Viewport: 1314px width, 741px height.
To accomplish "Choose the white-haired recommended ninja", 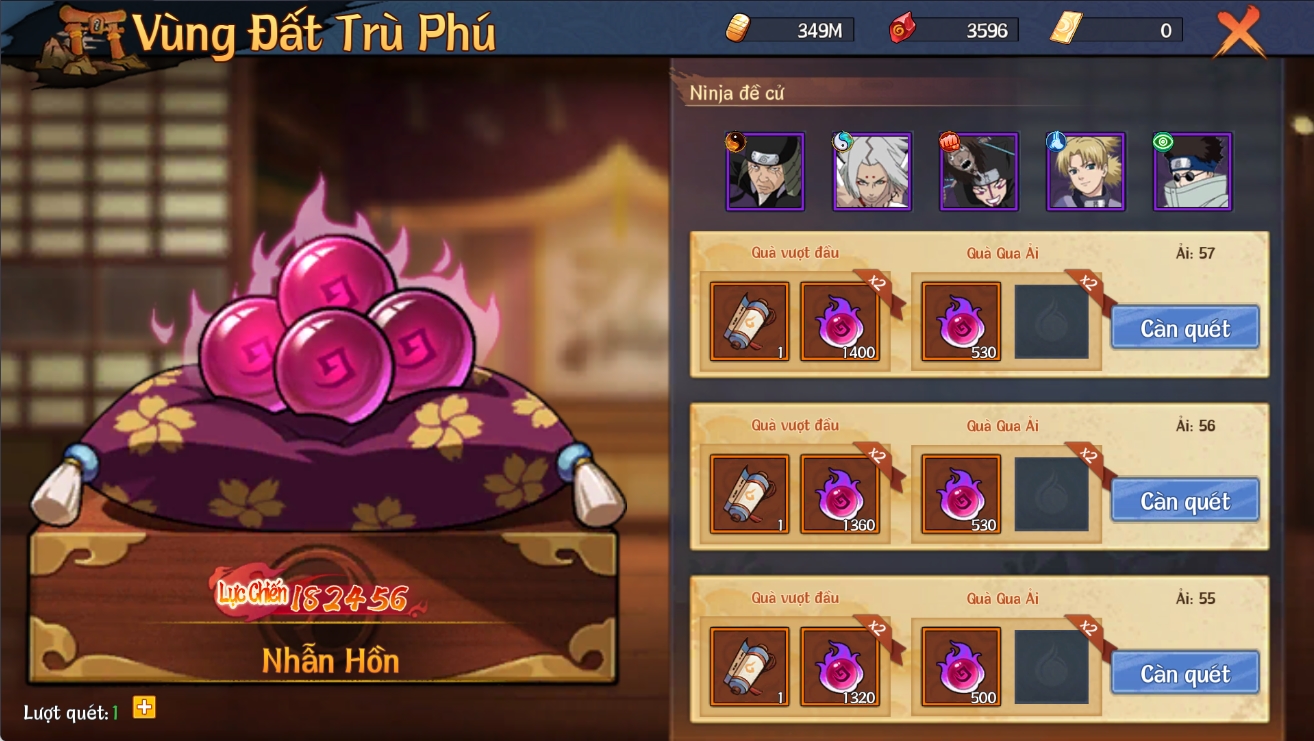I will pyautogui.click(x=872, y=171).
